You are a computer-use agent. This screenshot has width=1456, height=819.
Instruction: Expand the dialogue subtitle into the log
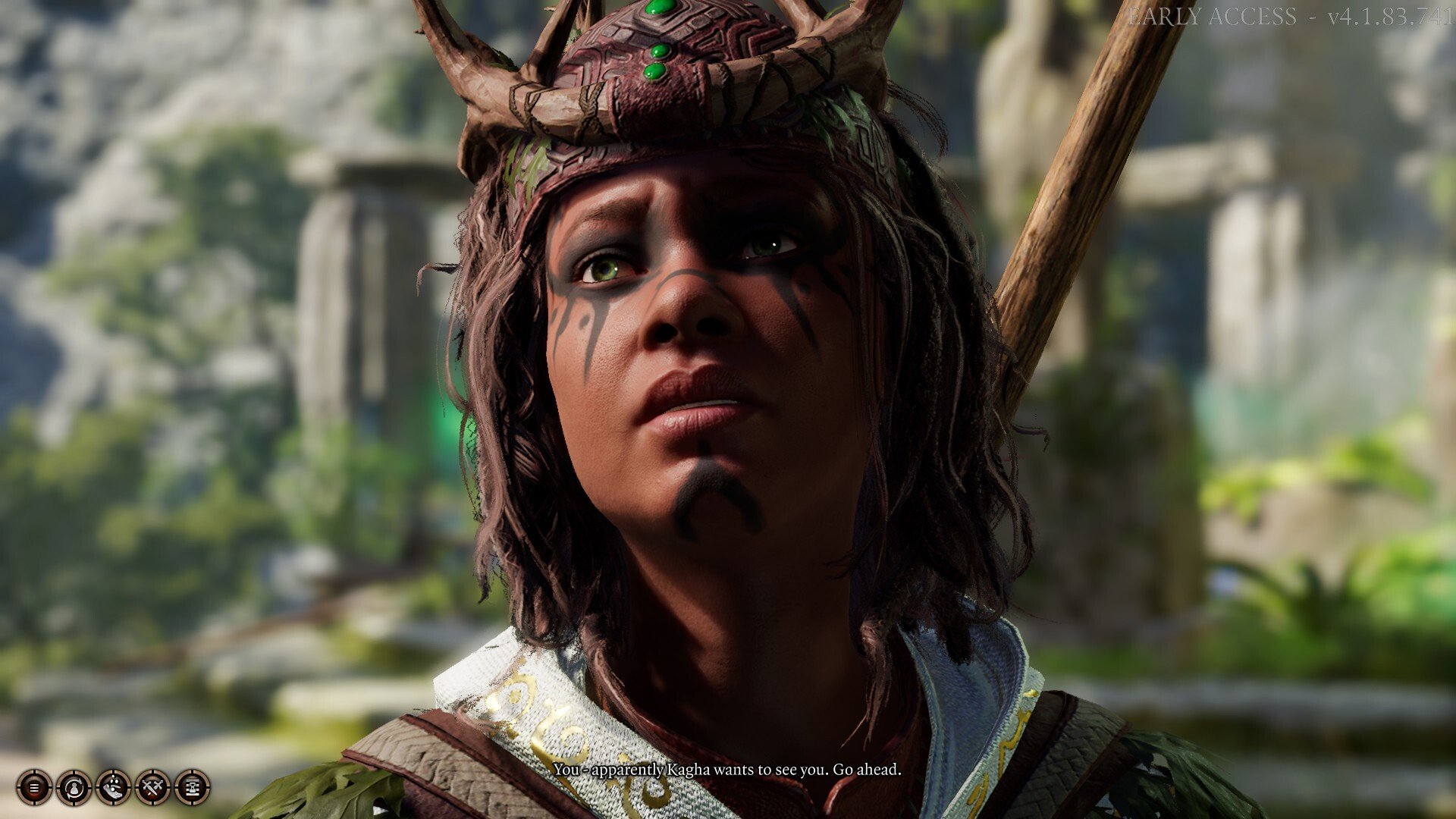tap(34, 787)
